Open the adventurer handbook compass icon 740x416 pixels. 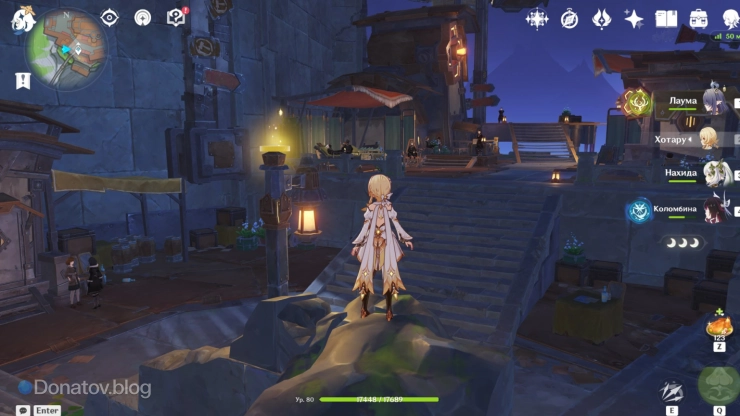coord(570,18)
